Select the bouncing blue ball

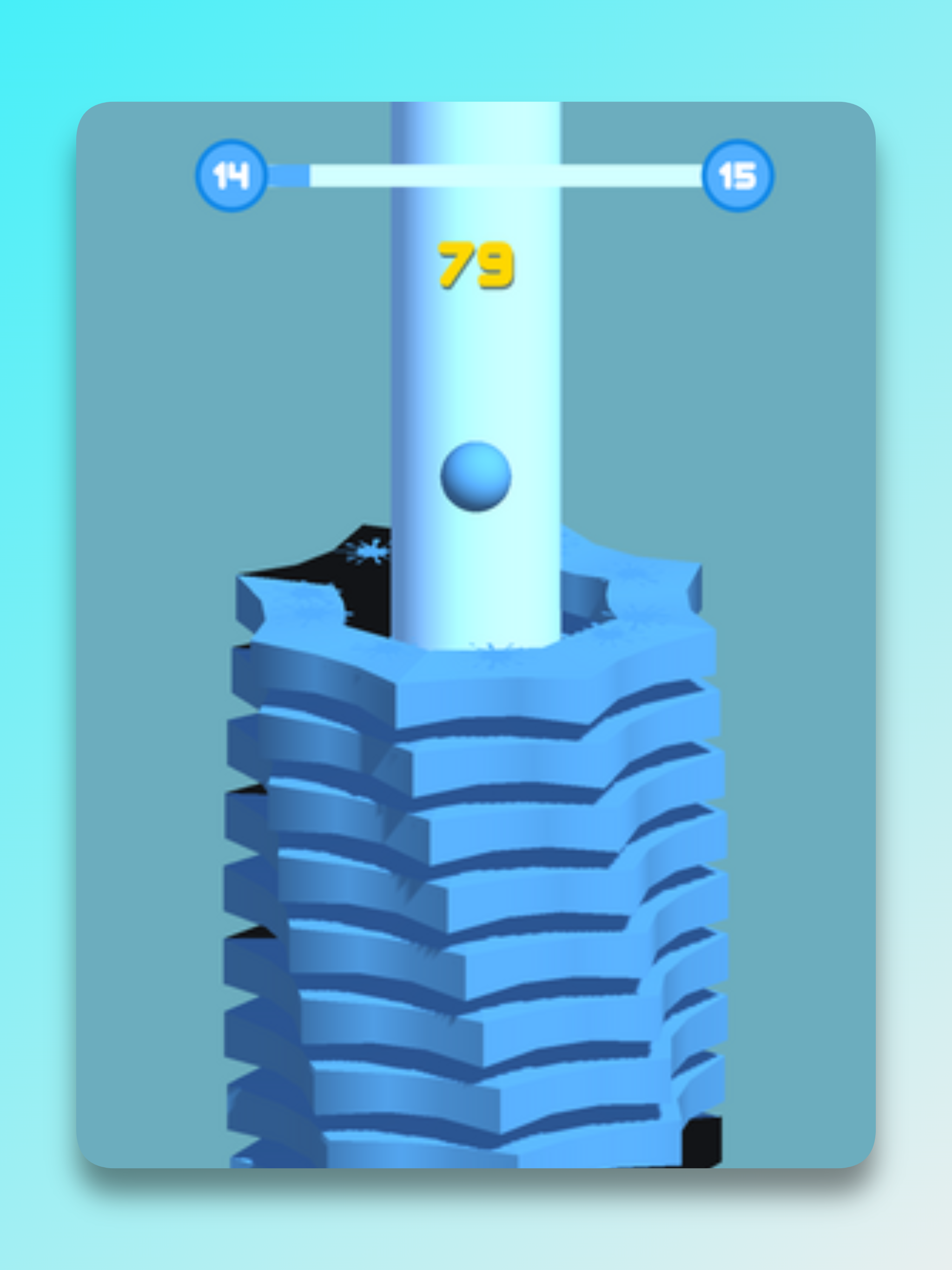476,476
